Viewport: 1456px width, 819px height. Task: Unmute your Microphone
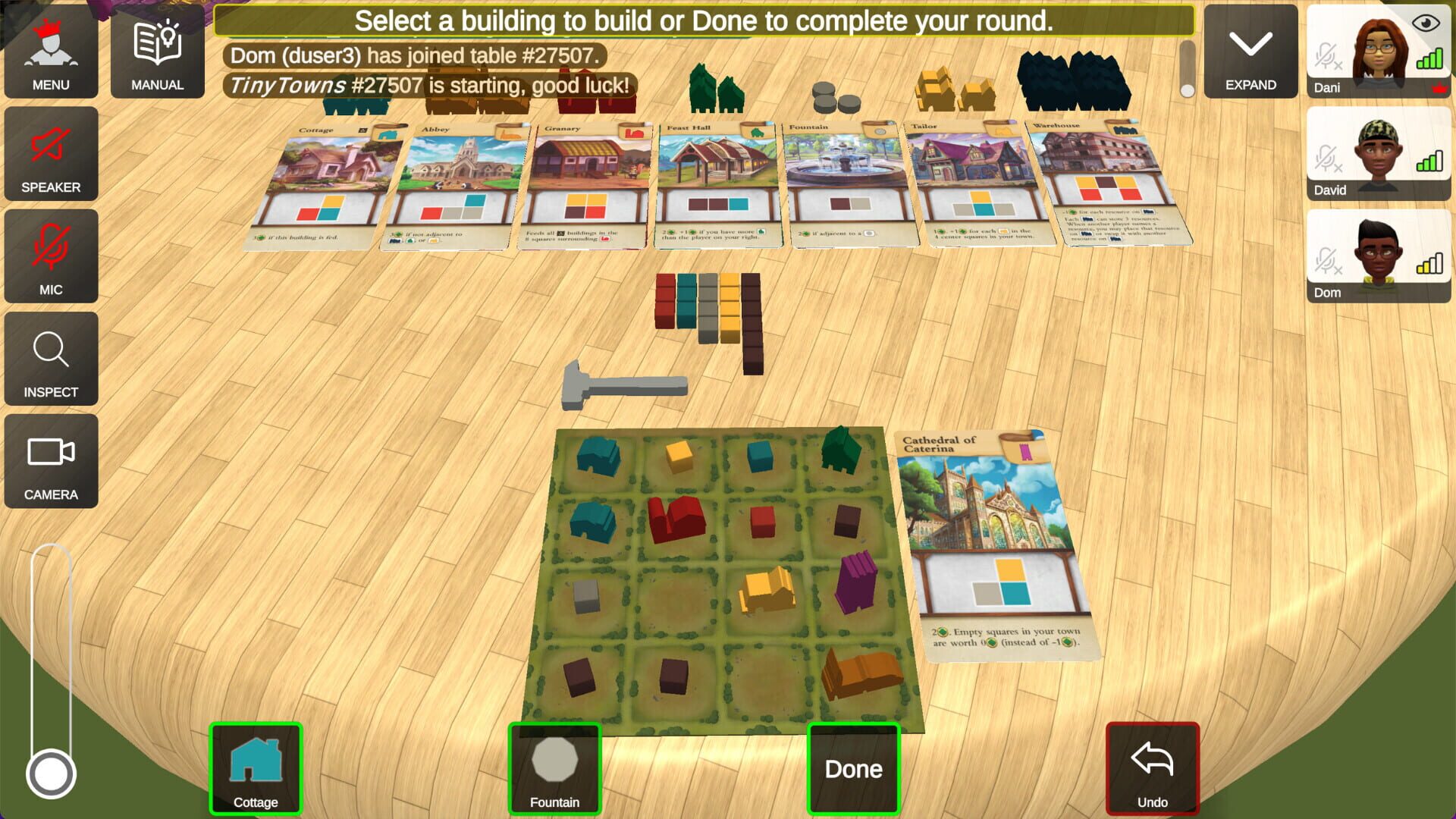(51, 256)
